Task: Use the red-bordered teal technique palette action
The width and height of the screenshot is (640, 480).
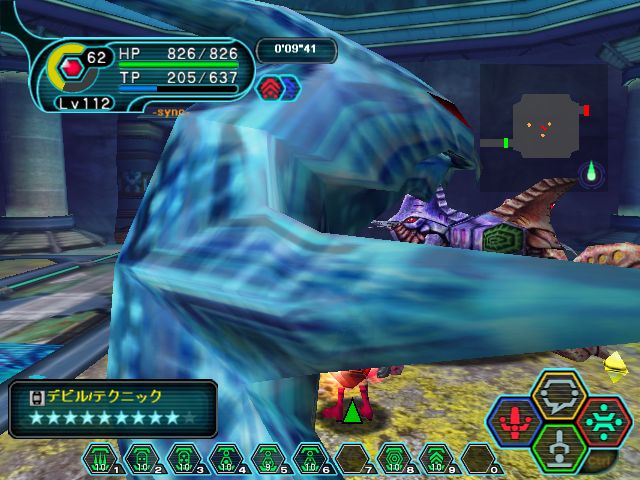Action: (602, 421)
